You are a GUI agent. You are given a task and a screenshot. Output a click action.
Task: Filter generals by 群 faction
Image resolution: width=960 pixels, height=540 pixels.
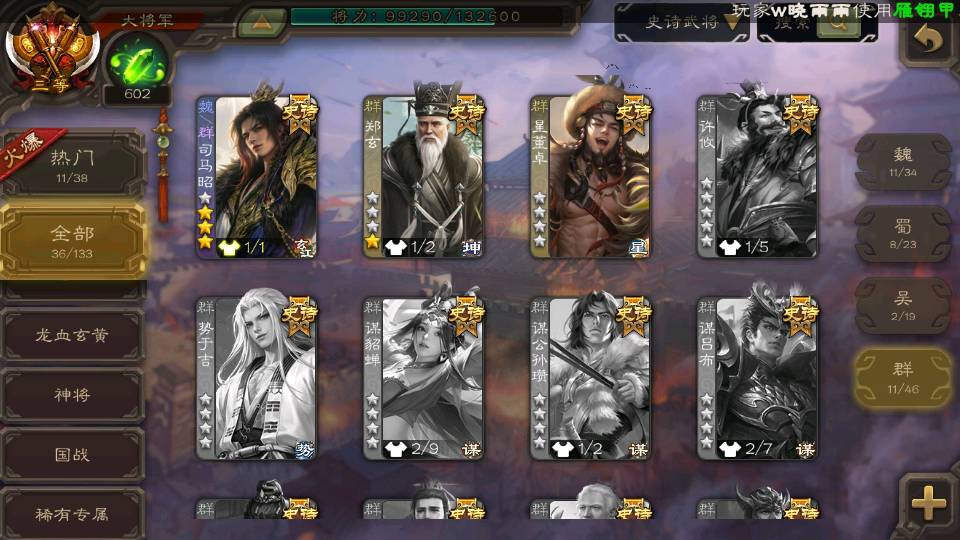point(903,378)
